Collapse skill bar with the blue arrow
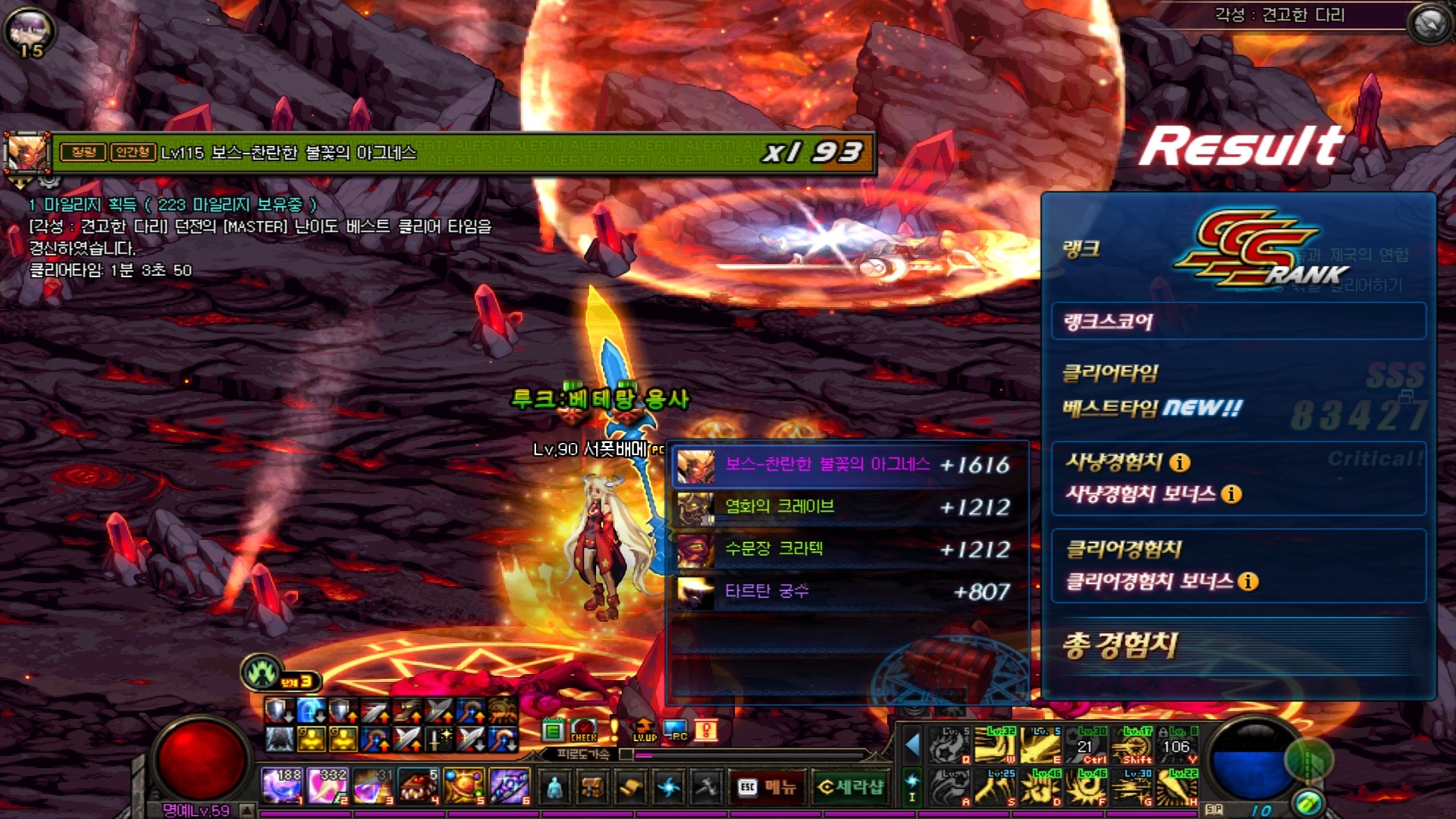This screenshot has height=819, width=1456. pyautogui.click(x=913, y=745)
